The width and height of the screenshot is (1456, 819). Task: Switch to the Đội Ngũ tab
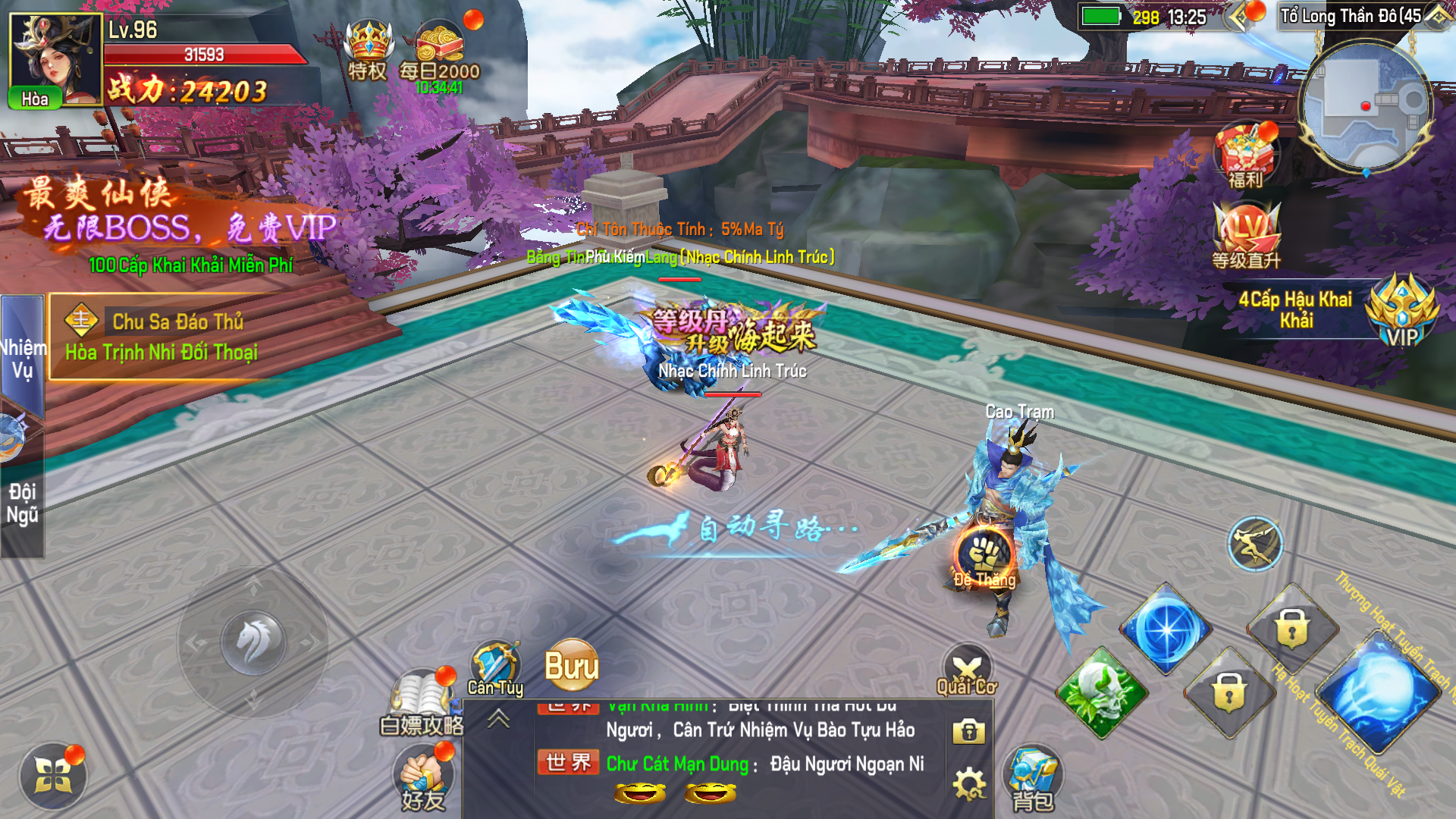[x=22, y=502]
